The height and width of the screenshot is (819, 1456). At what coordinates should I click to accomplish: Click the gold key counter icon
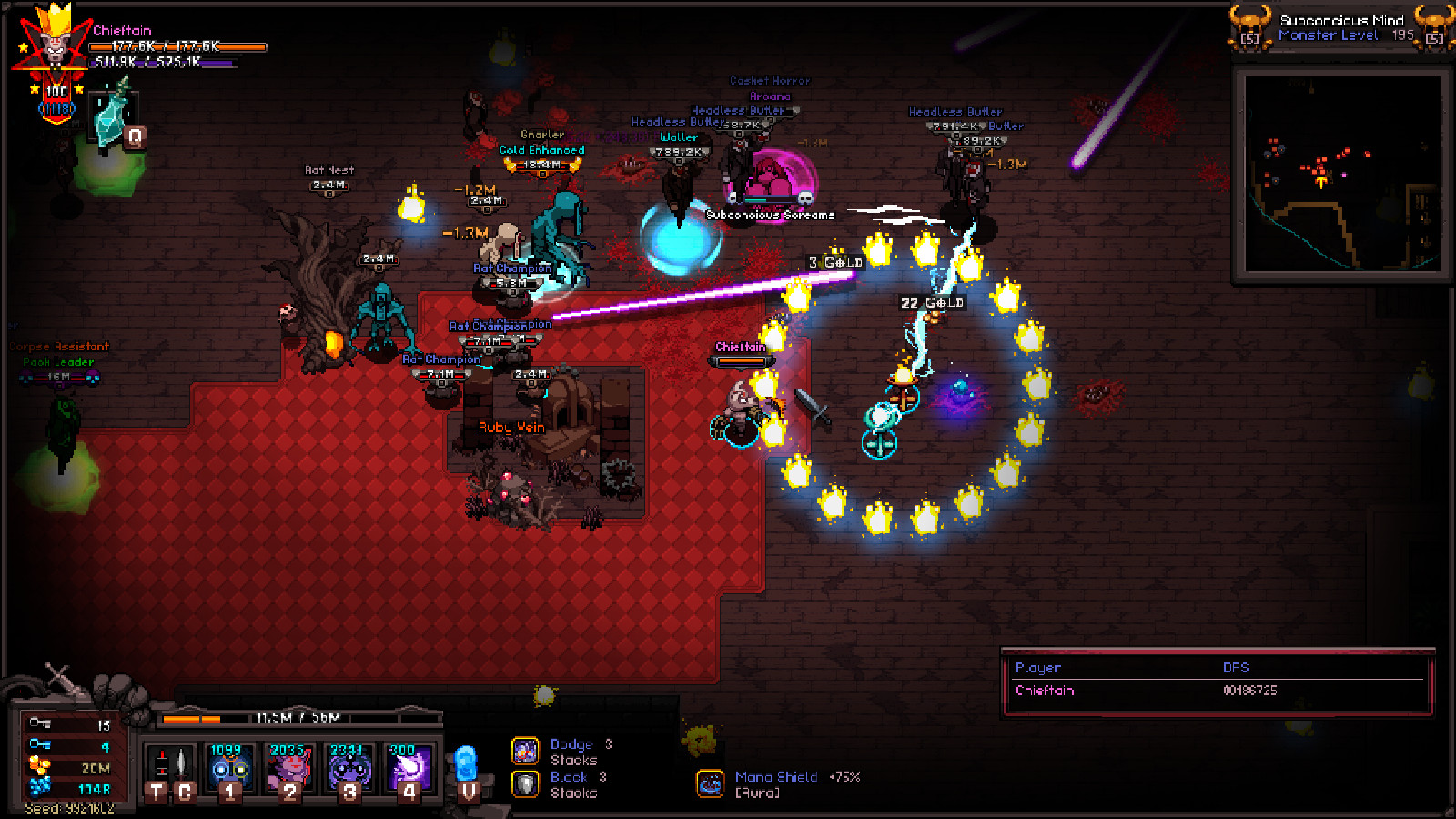[41, 722]
